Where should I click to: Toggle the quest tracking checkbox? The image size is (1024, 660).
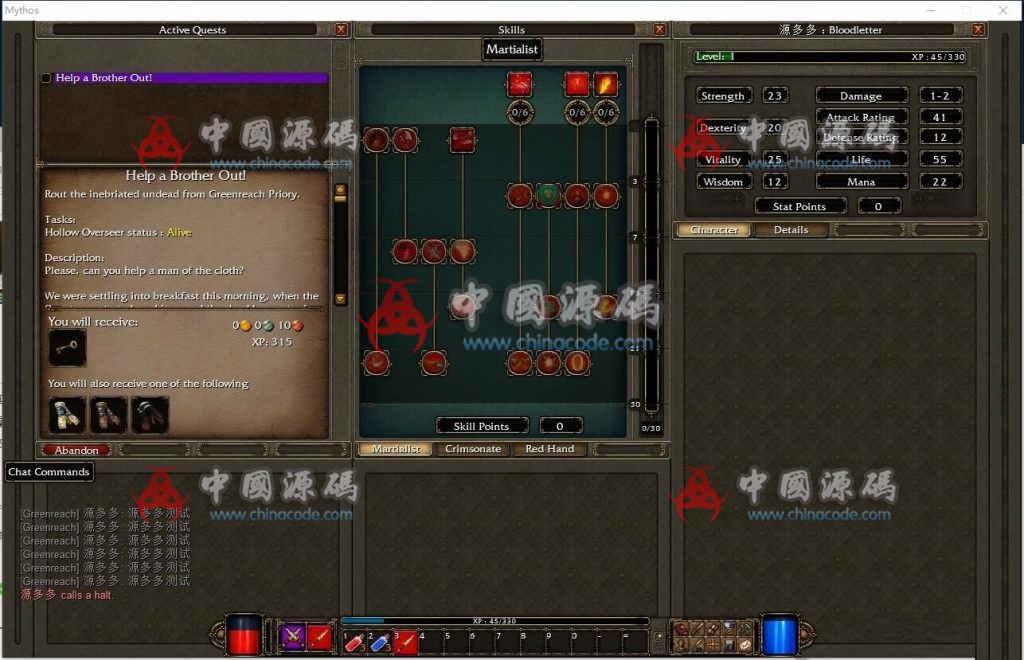coord(46,78)
